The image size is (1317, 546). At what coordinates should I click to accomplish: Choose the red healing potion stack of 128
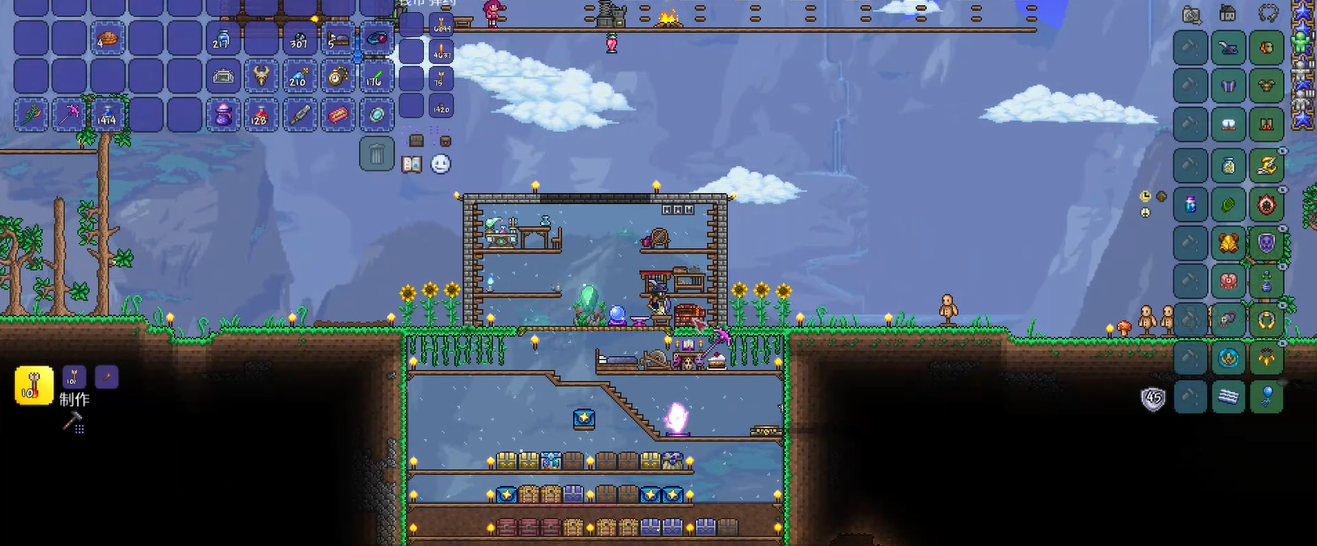coord(262,115)
